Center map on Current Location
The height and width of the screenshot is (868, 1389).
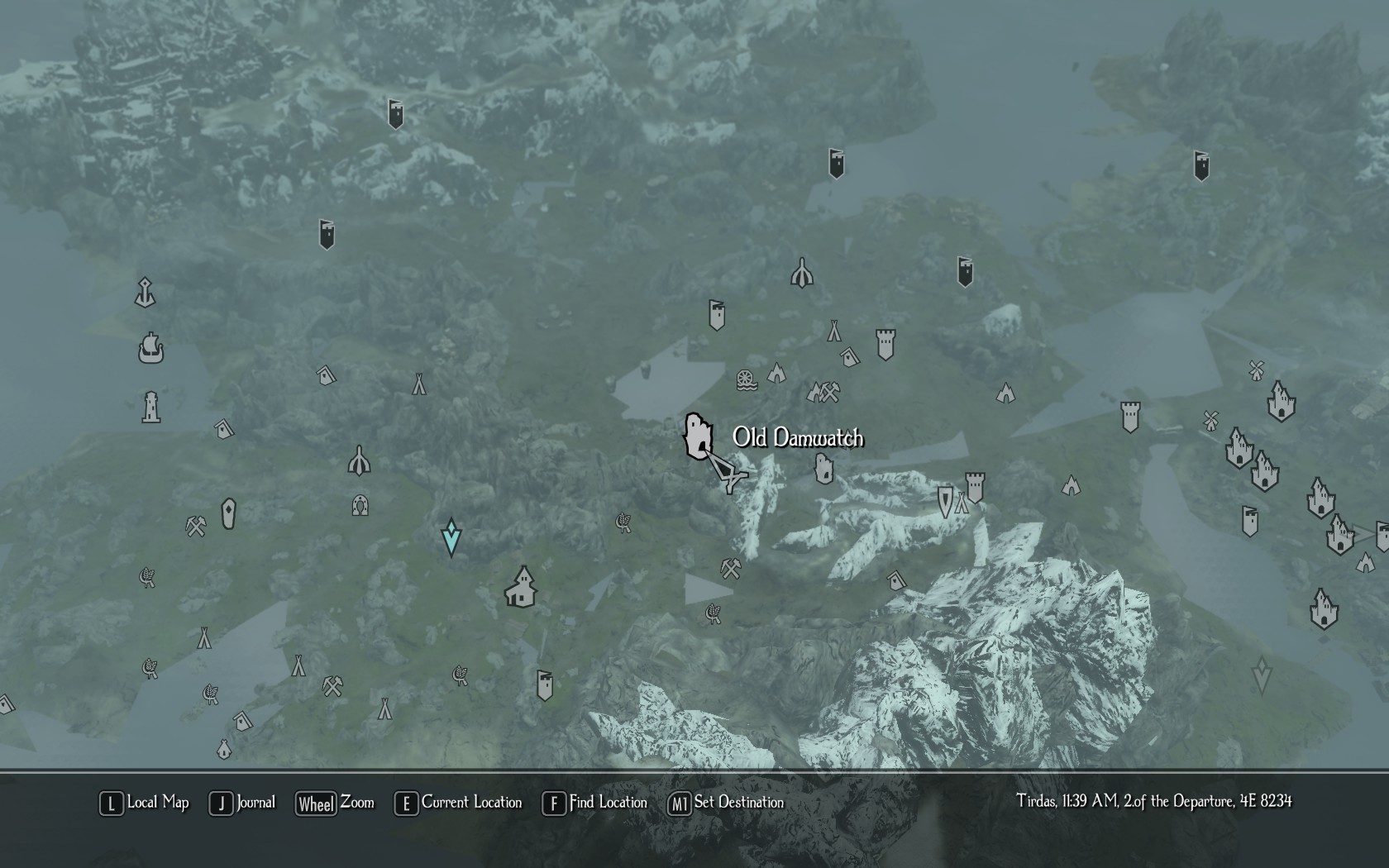tap(459, 803)
